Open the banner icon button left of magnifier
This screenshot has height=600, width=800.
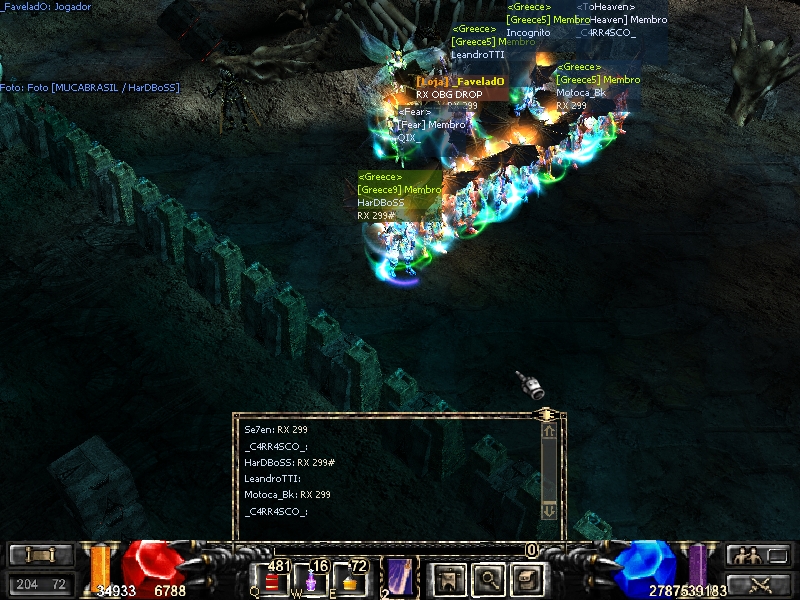(x=447, y=578)
